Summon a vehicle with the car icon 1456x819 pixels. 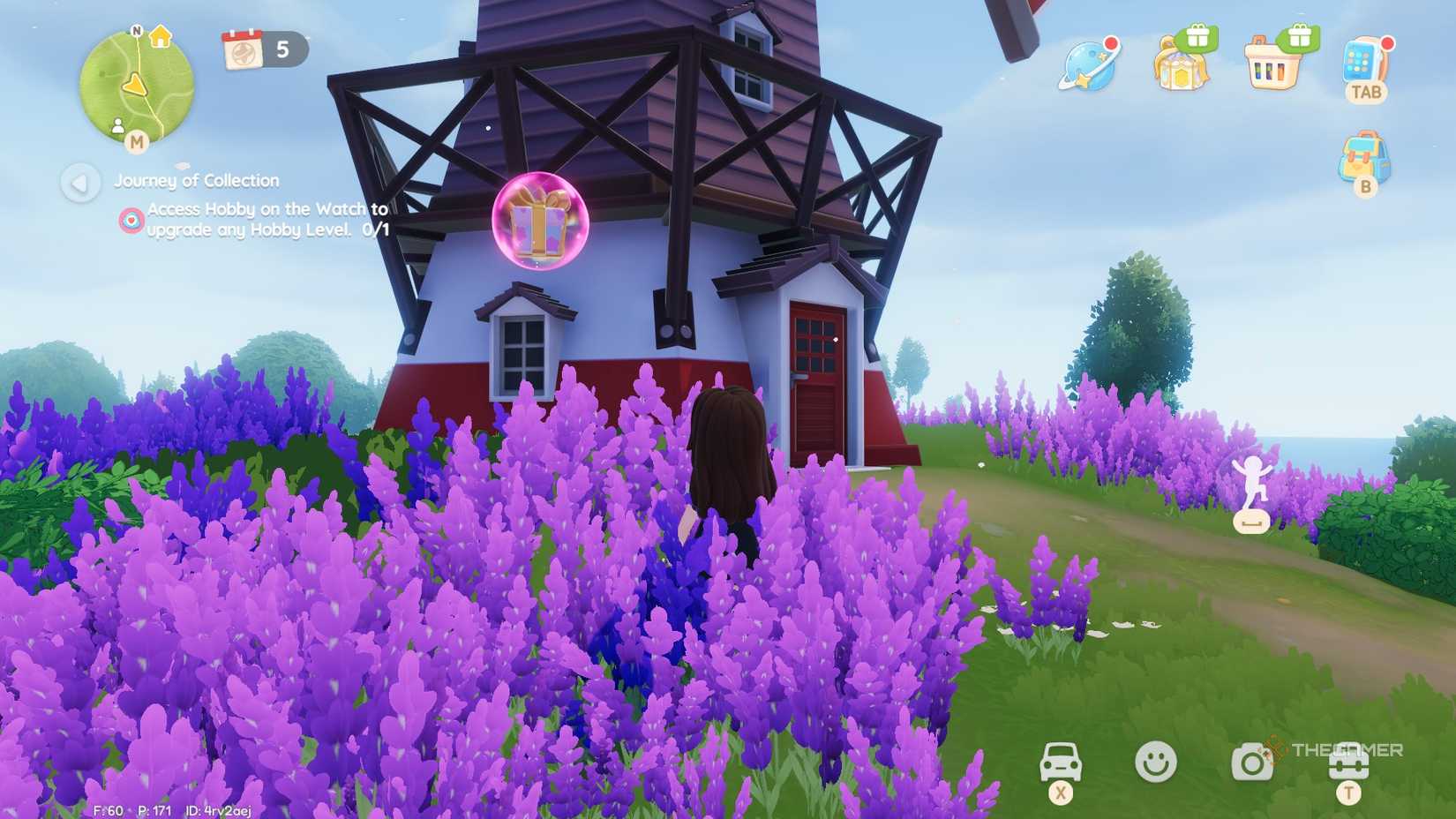pyautogui.click(x=1062, y=761)
